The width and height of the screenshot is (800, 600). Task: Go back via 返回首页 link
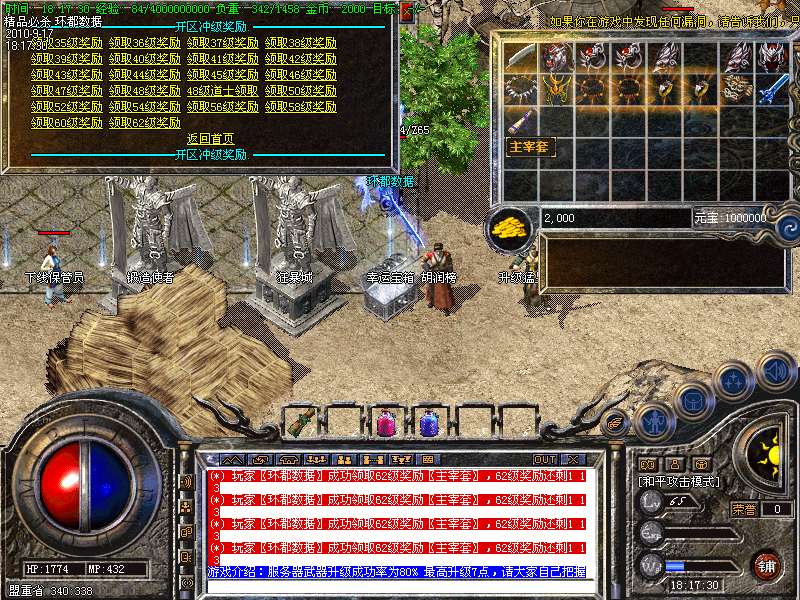tap(210, 139)
